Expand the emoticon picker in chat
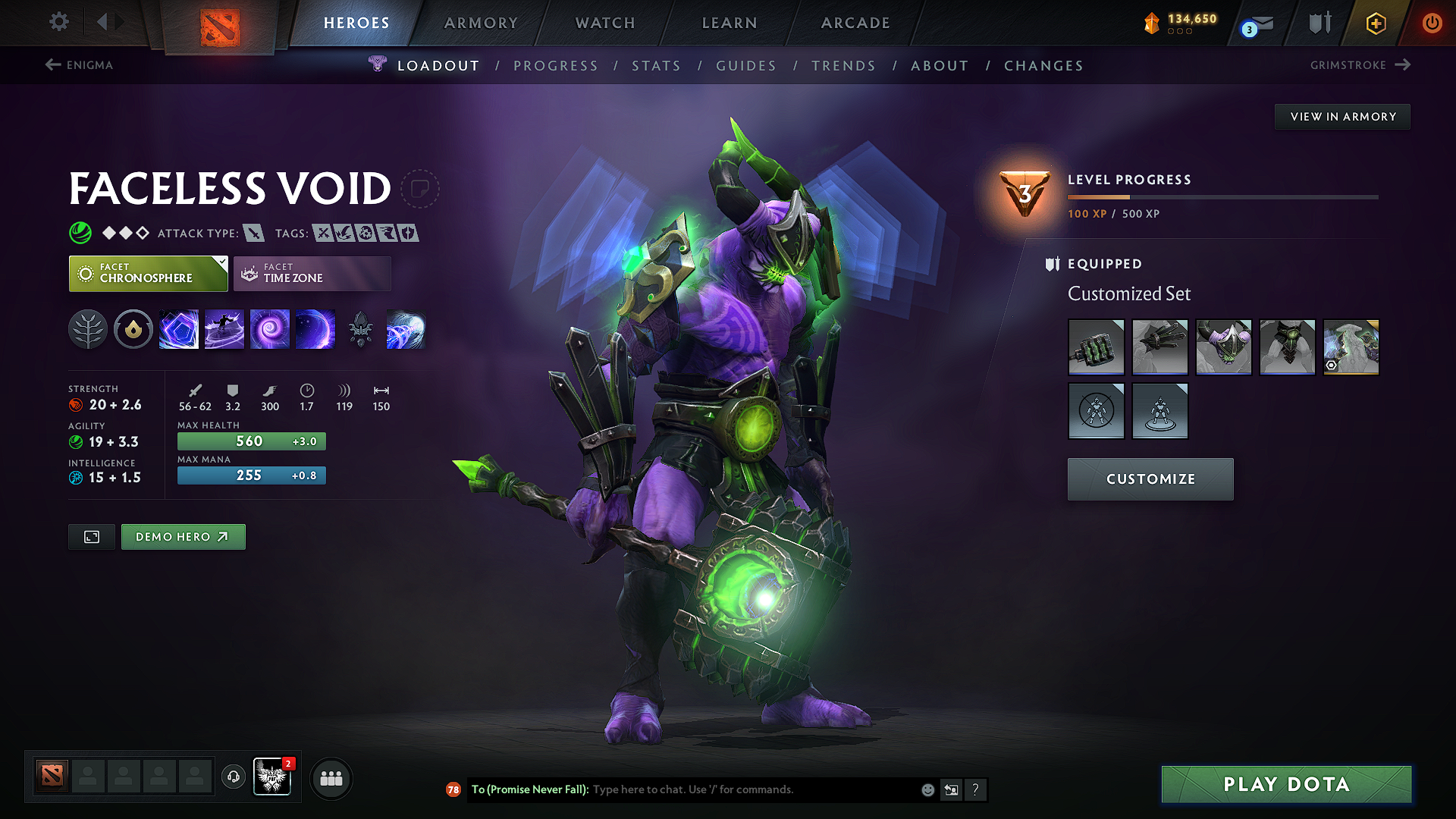 click(x=927, y=789)
